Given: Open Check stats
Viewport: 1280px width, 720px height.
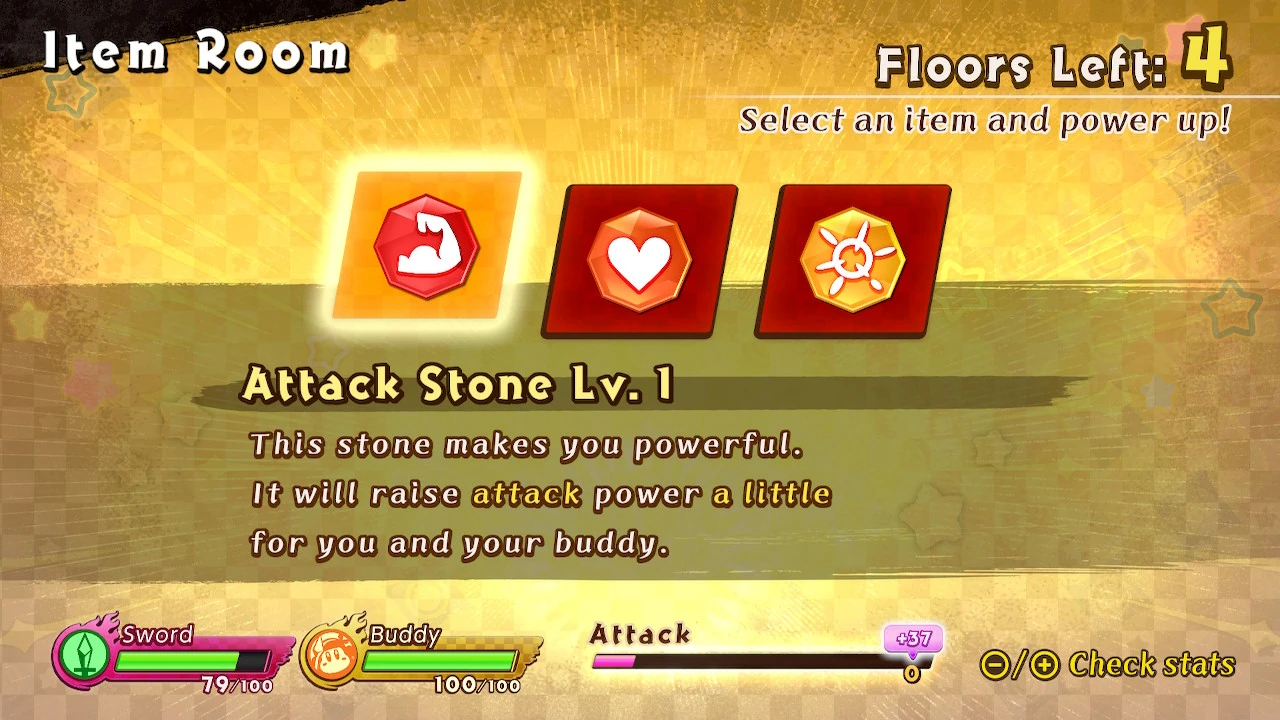Looking at the screenshot, I should (1150, 664).
